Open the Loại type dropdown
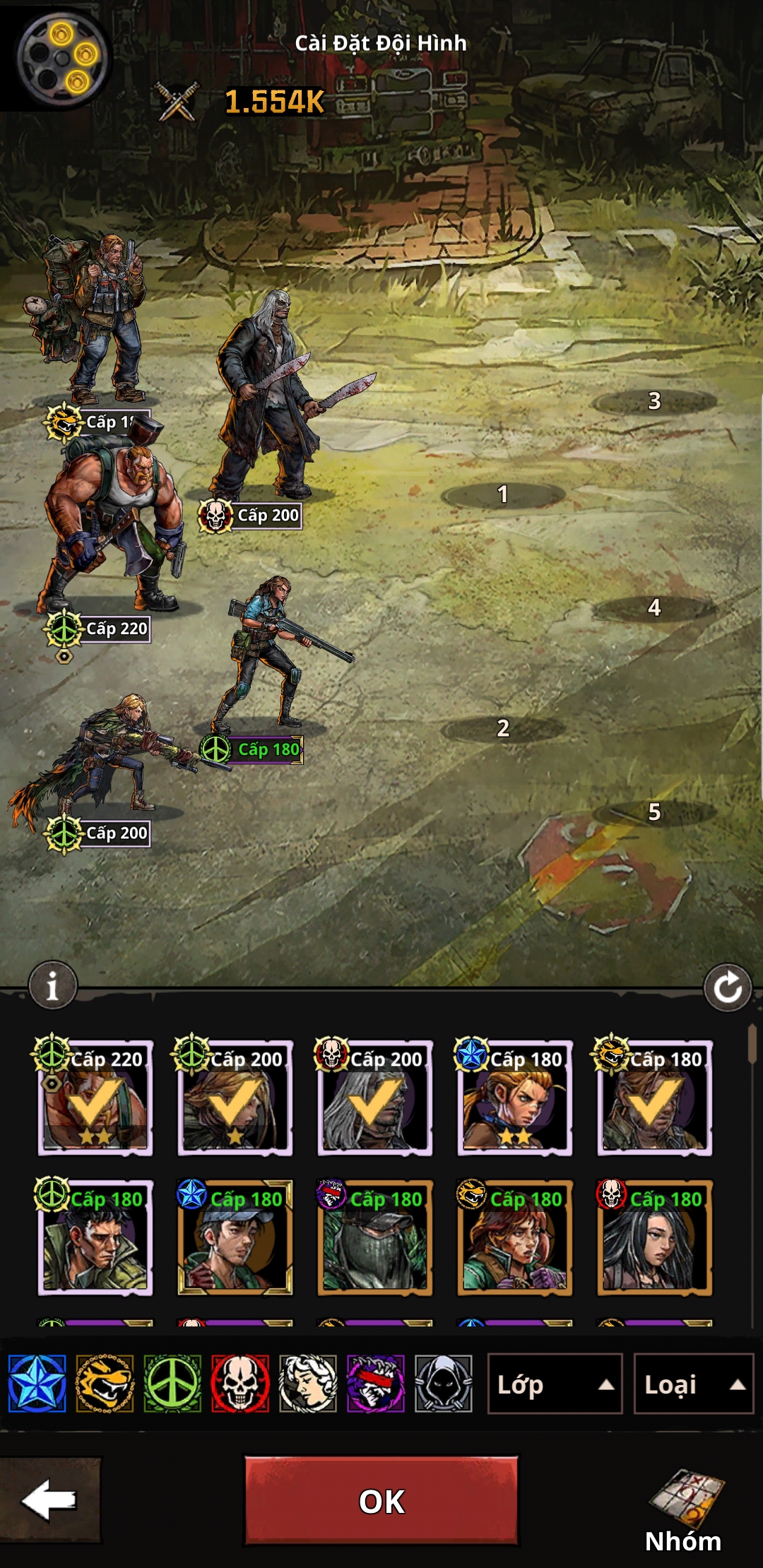This screenshot has height=1568, width=763. tap(693, 1384)
